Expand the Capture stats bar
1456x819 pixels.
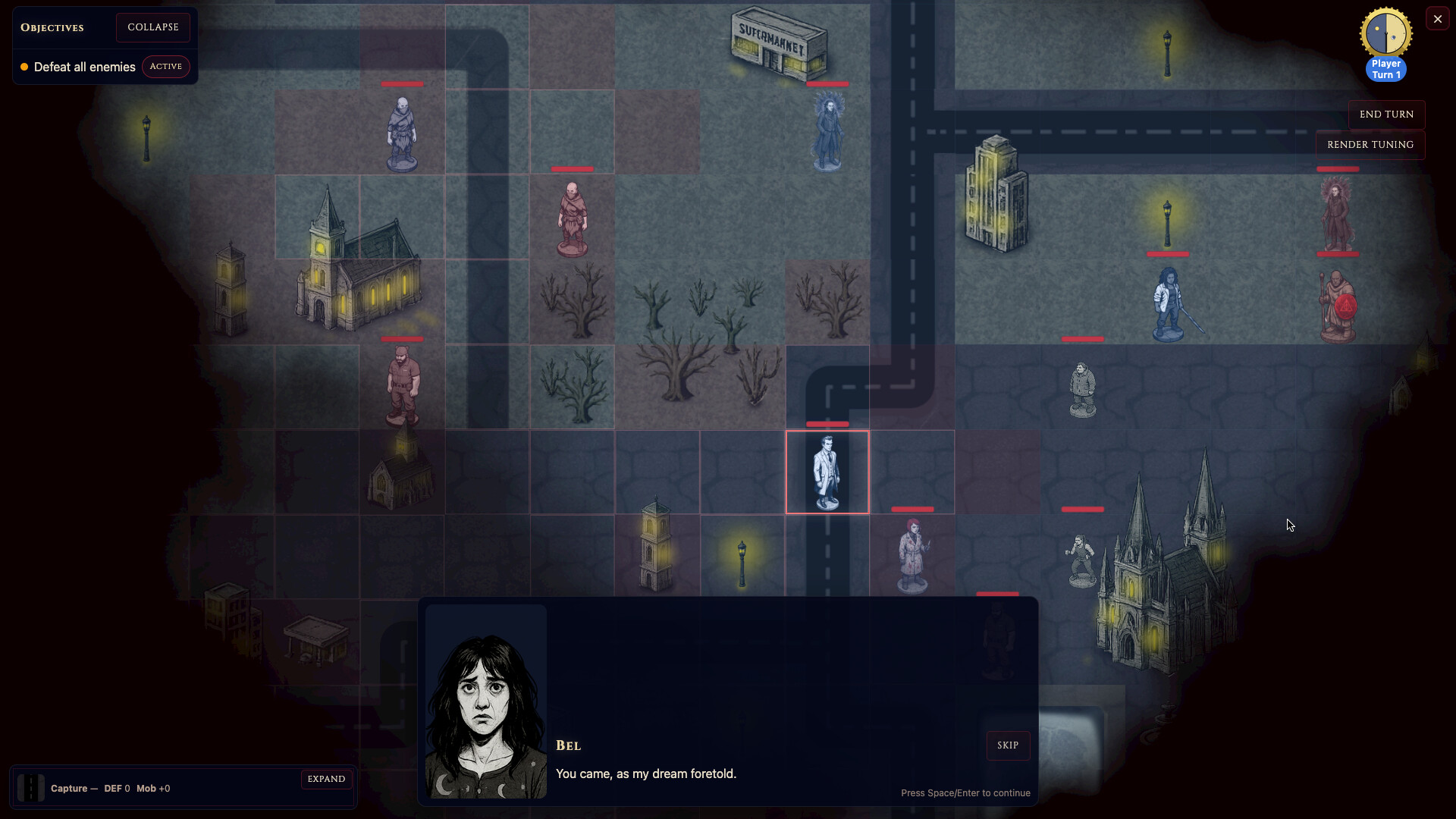click(x=326, y=779)
